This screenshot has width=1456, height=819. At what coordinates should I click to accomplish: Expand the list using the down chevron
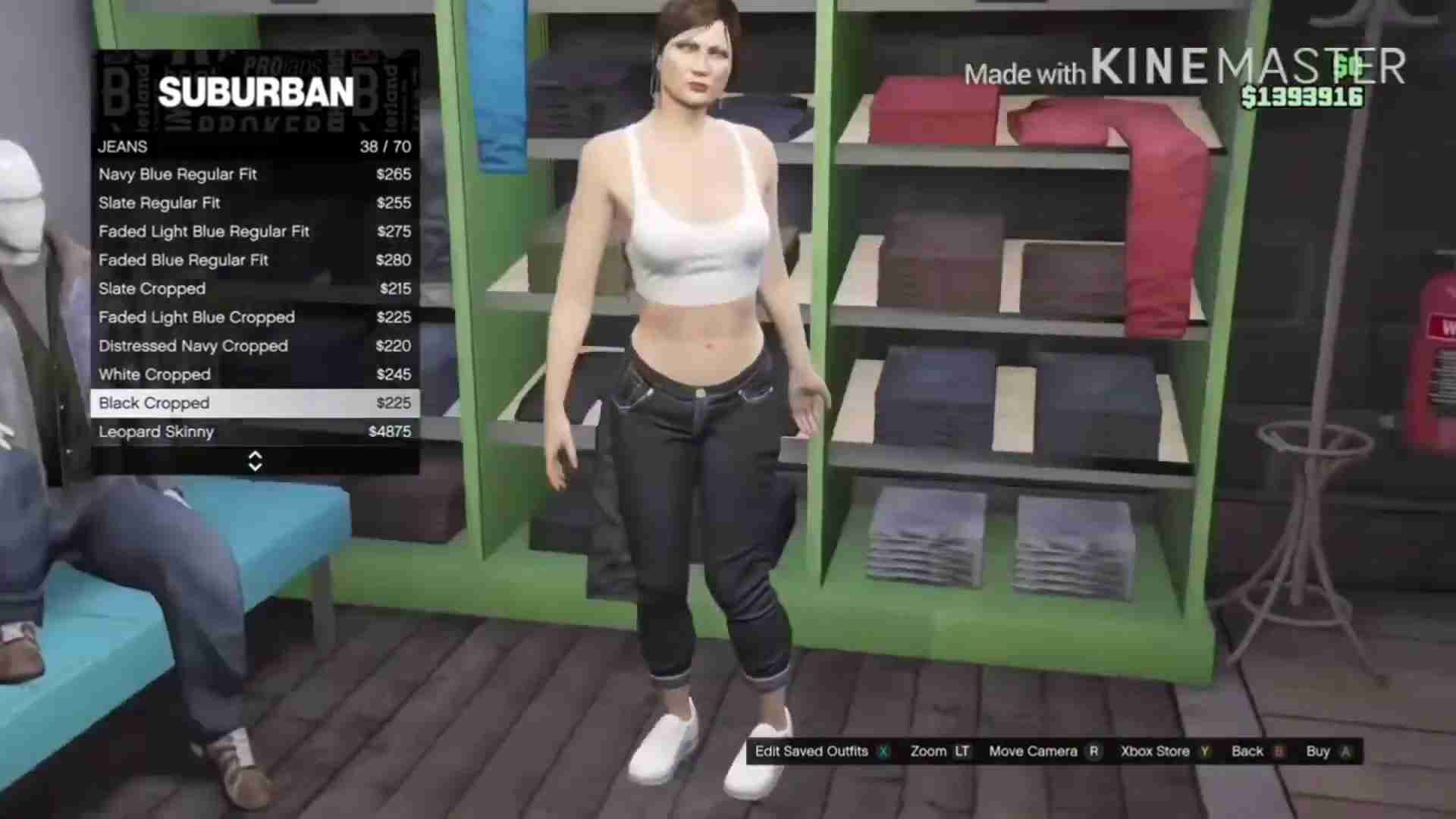pyautogui.click(x=255, y=466)
